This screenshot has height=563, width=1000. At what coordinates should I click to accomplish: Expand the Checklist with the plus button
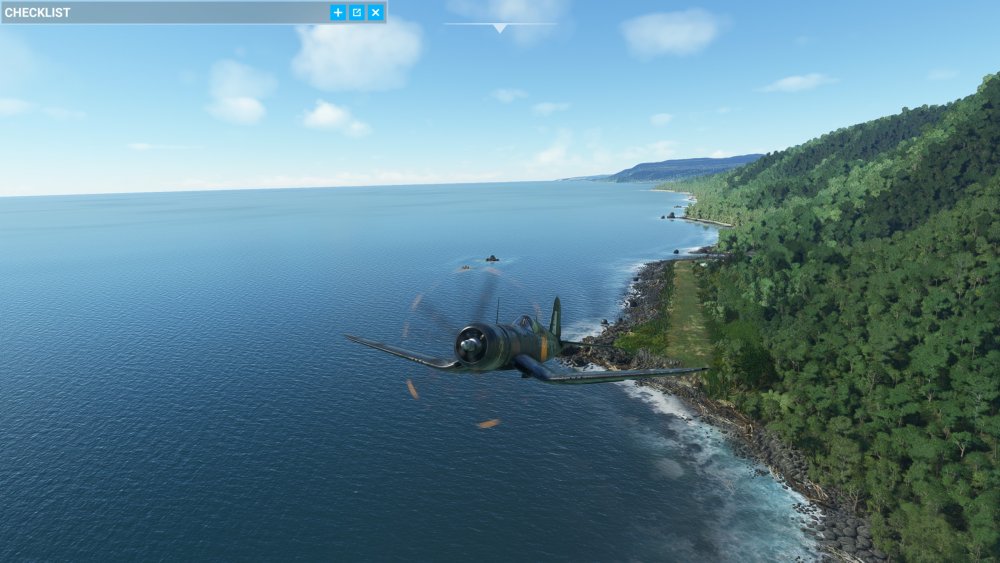pyautogui.click(x=338, y=12)
